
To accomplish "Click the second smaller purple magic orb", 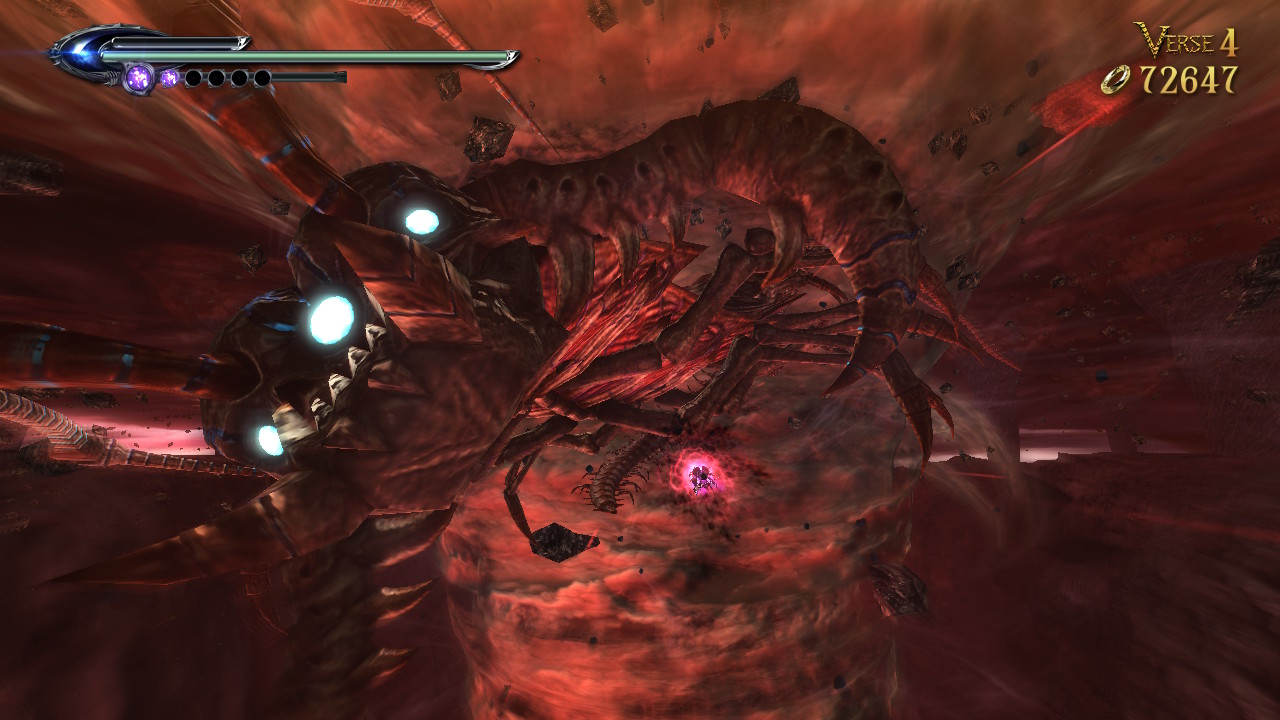I will tap(170, 78).
